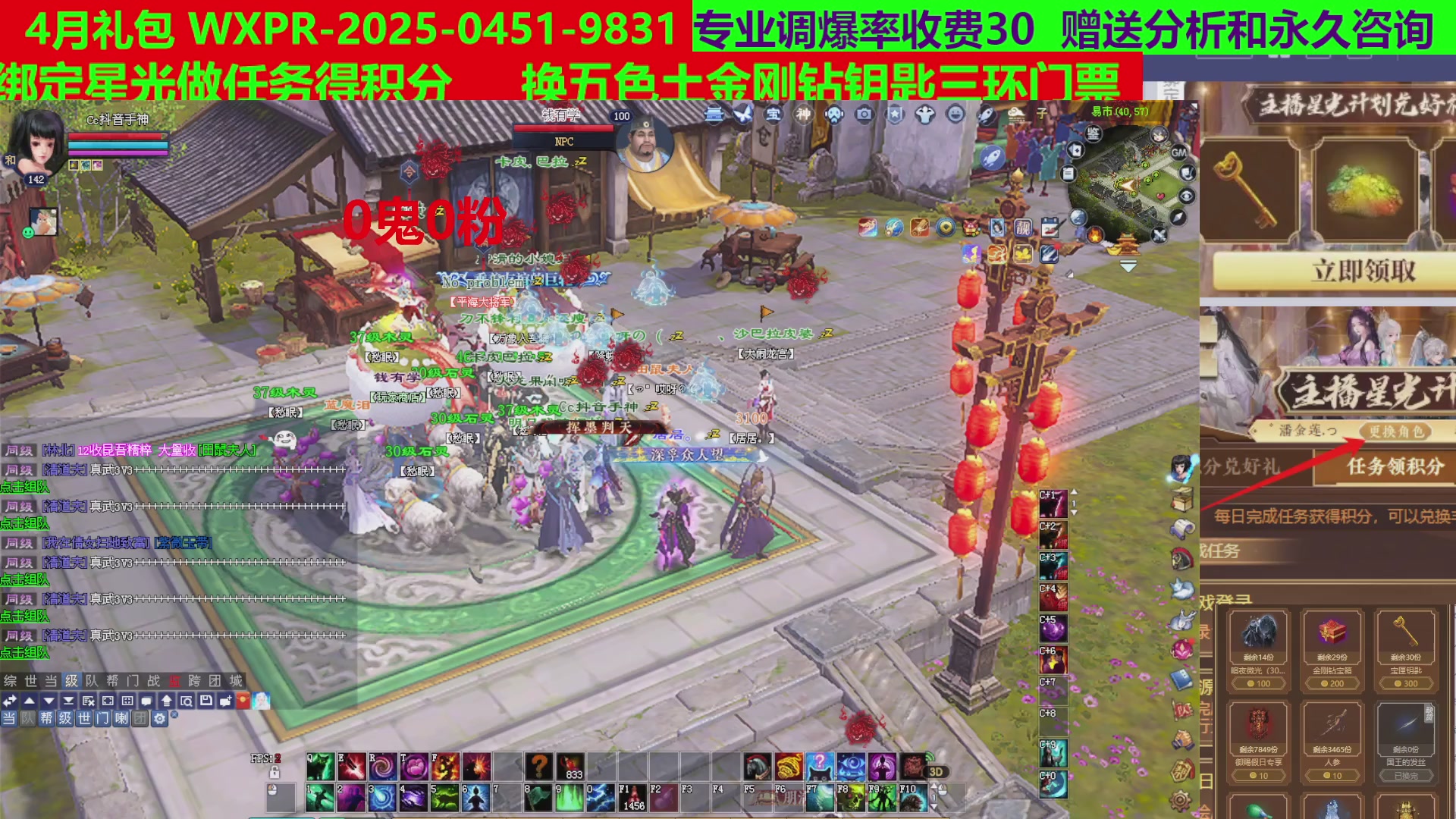This screenshot has height=819, width=1456.
Task: Select the heart icon on the minimap ring
Action: tap(1159, 196)
